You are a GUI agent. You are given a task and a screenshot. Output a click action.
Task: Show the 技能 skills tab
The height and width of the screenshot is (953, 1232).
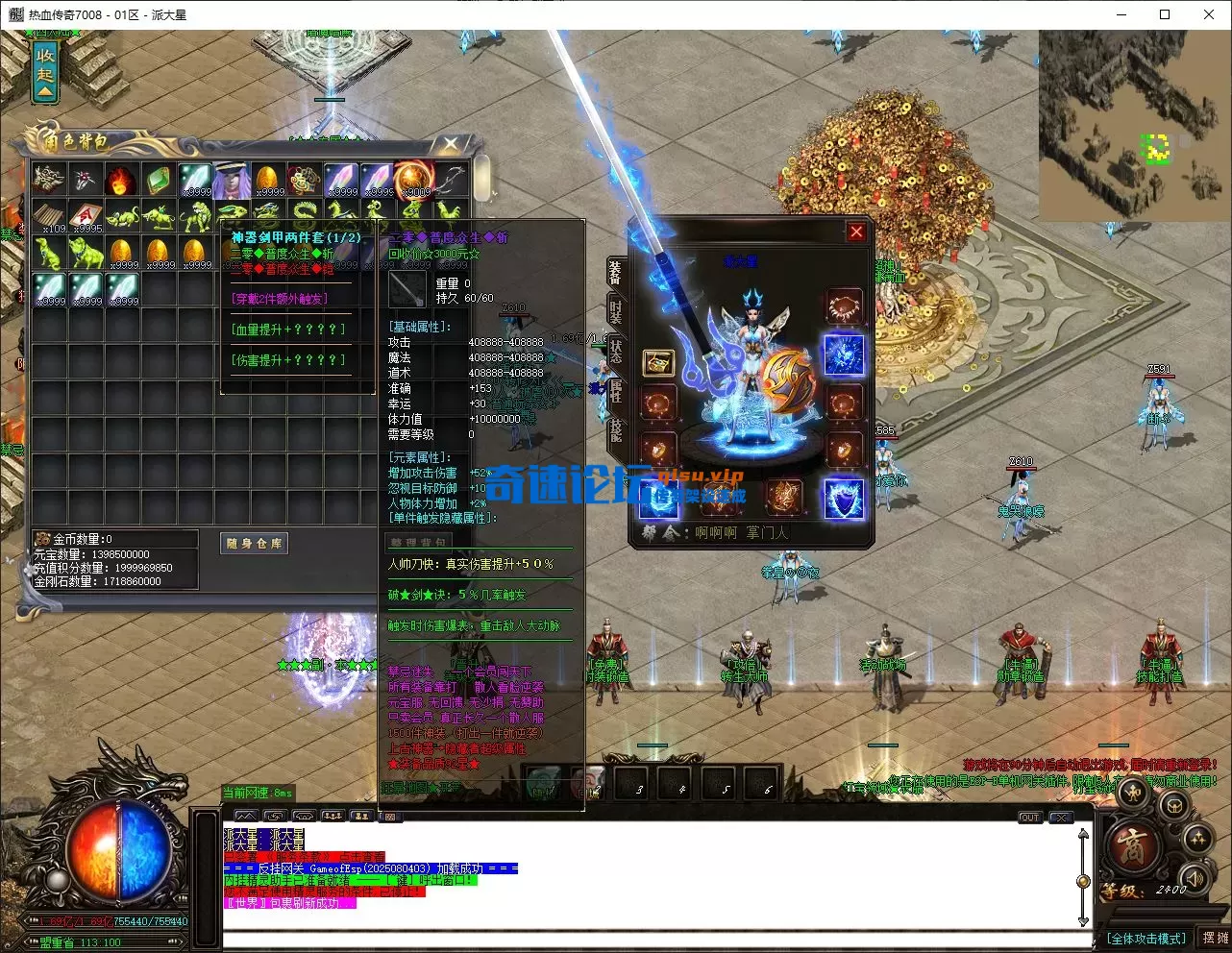(615, 429)
